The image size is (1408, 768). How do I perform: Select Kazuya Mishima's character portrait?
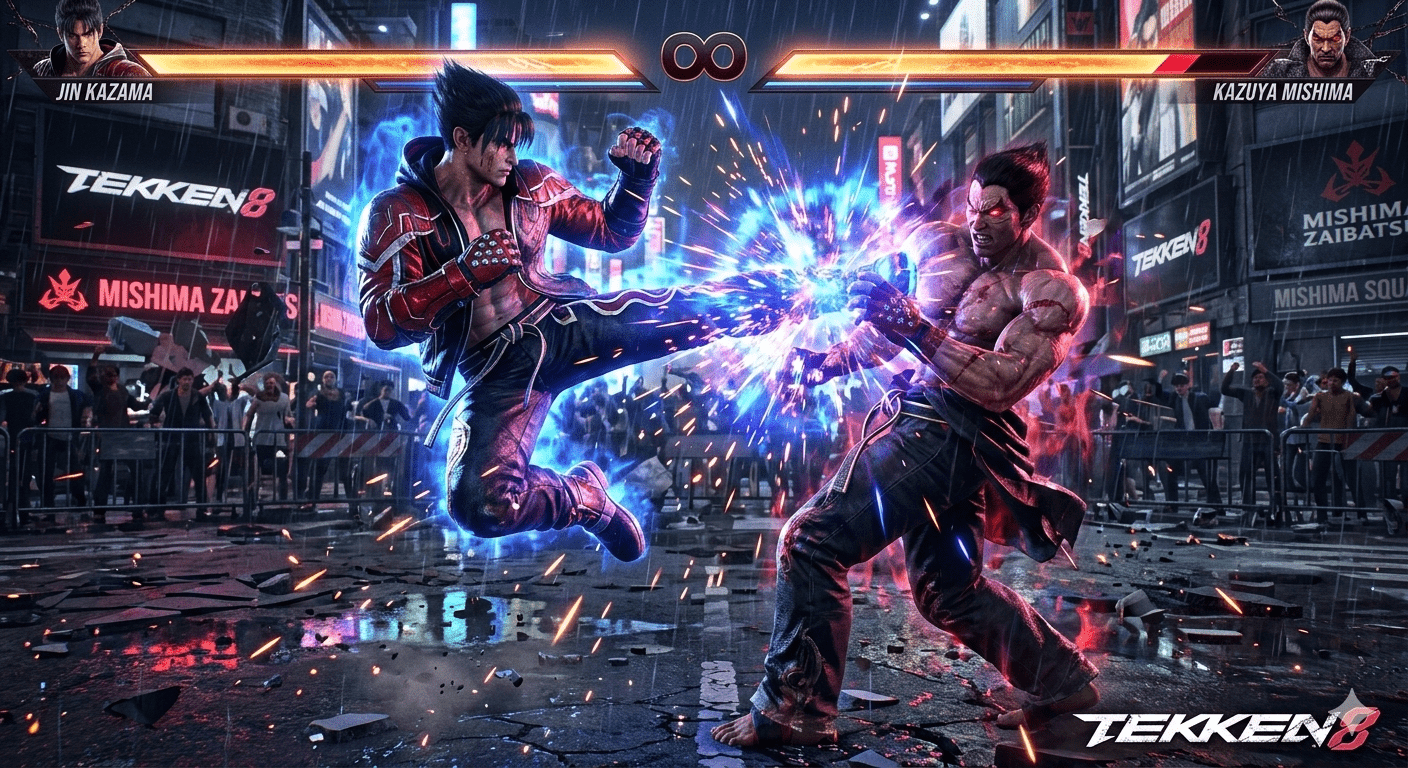coord(1328,42)
